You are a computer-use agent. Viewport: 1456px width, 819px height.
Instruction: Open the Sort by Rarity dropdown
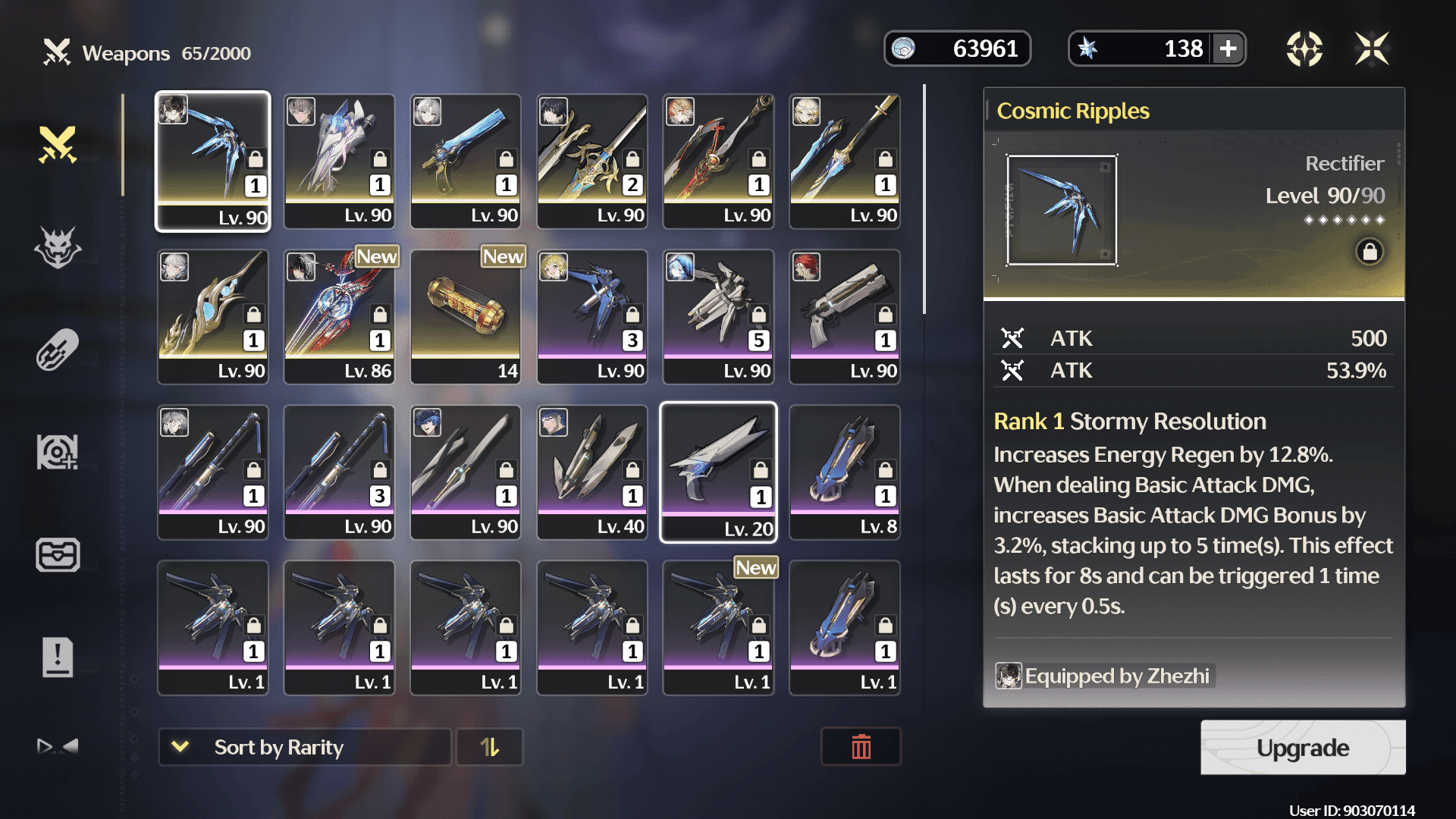click(x=304, y=748)
